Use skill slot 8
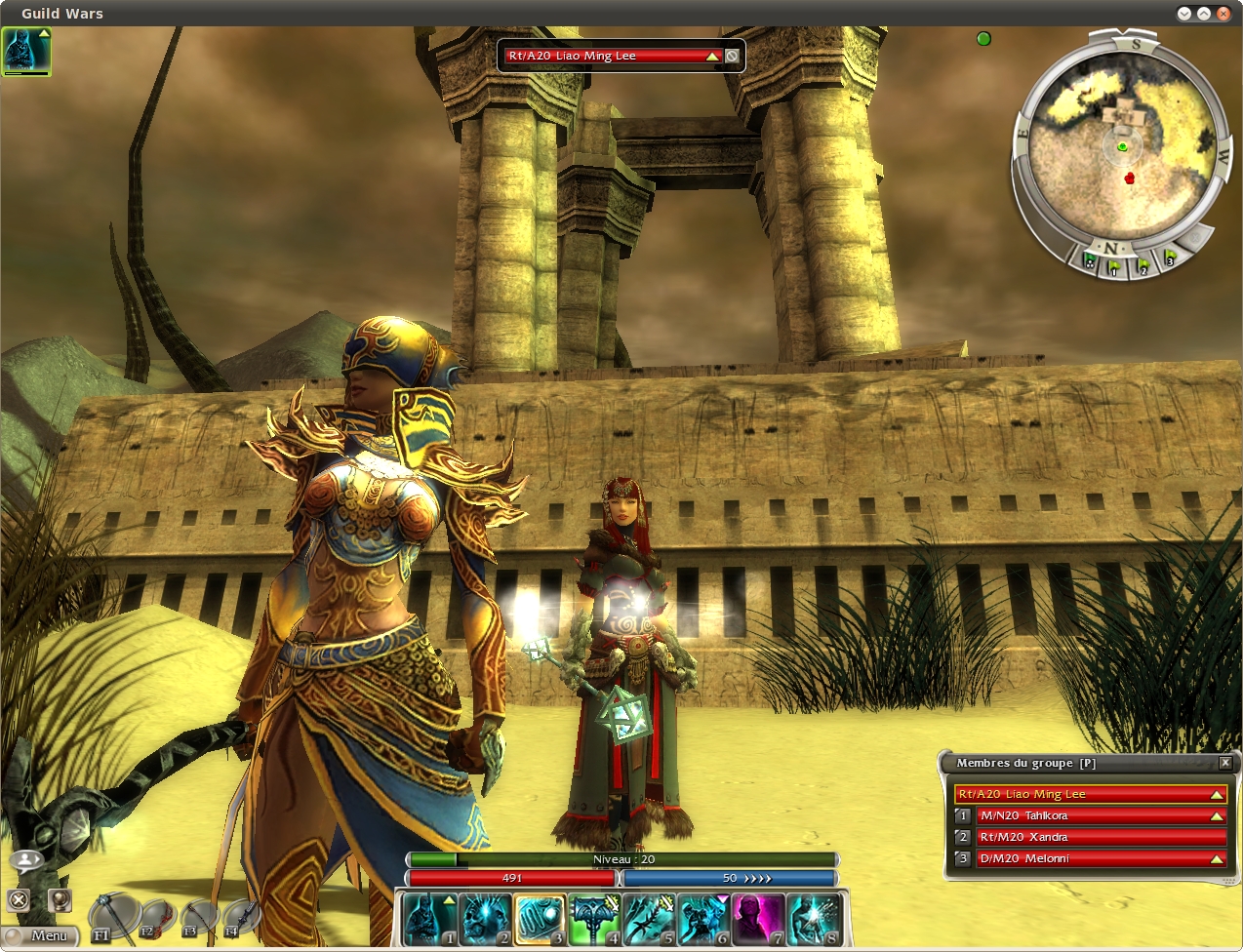Image resolution: width=1243 pixels, height=952 pixels. coord(813,920)
